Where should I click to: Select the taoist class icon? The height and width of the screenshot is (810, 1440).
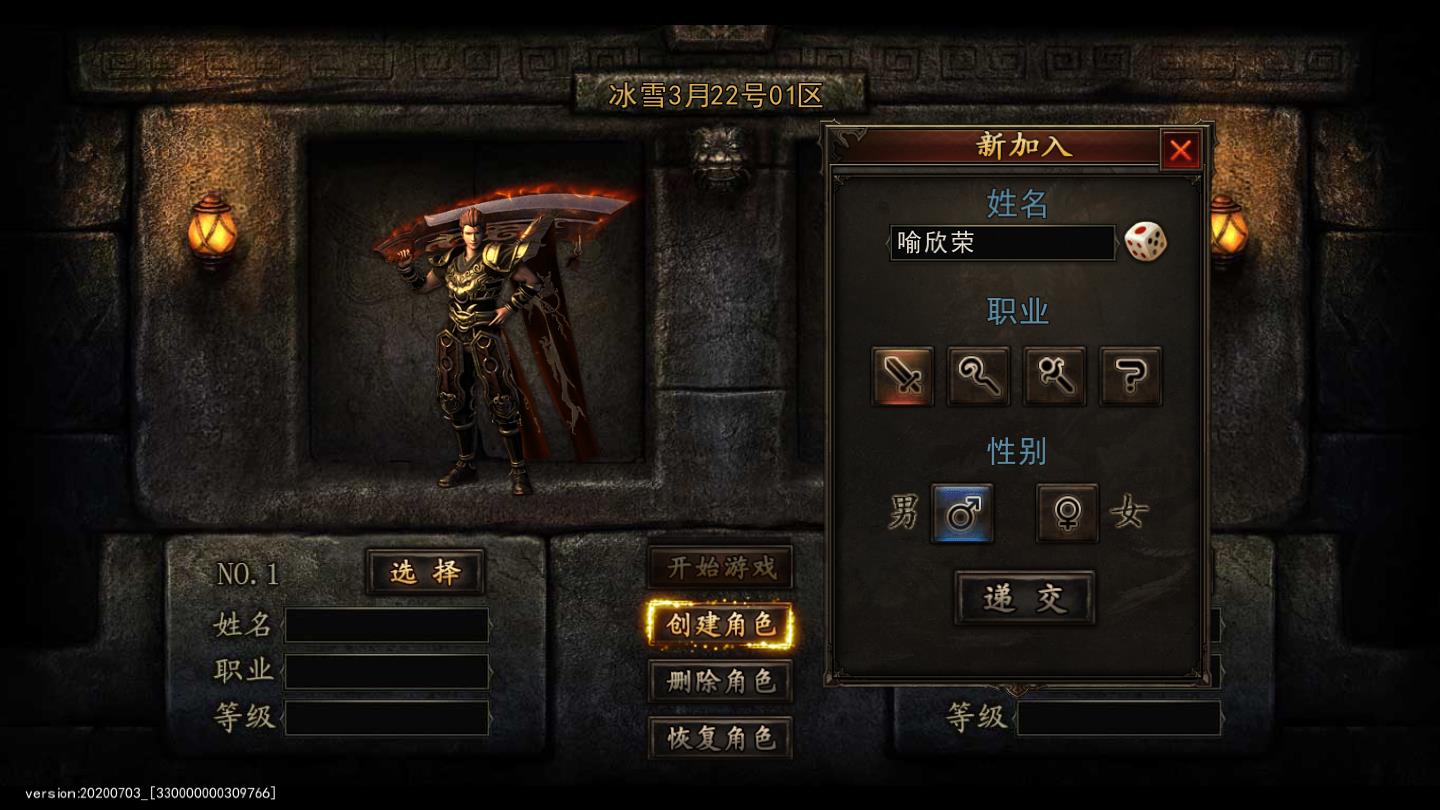tap(1055, 377)
